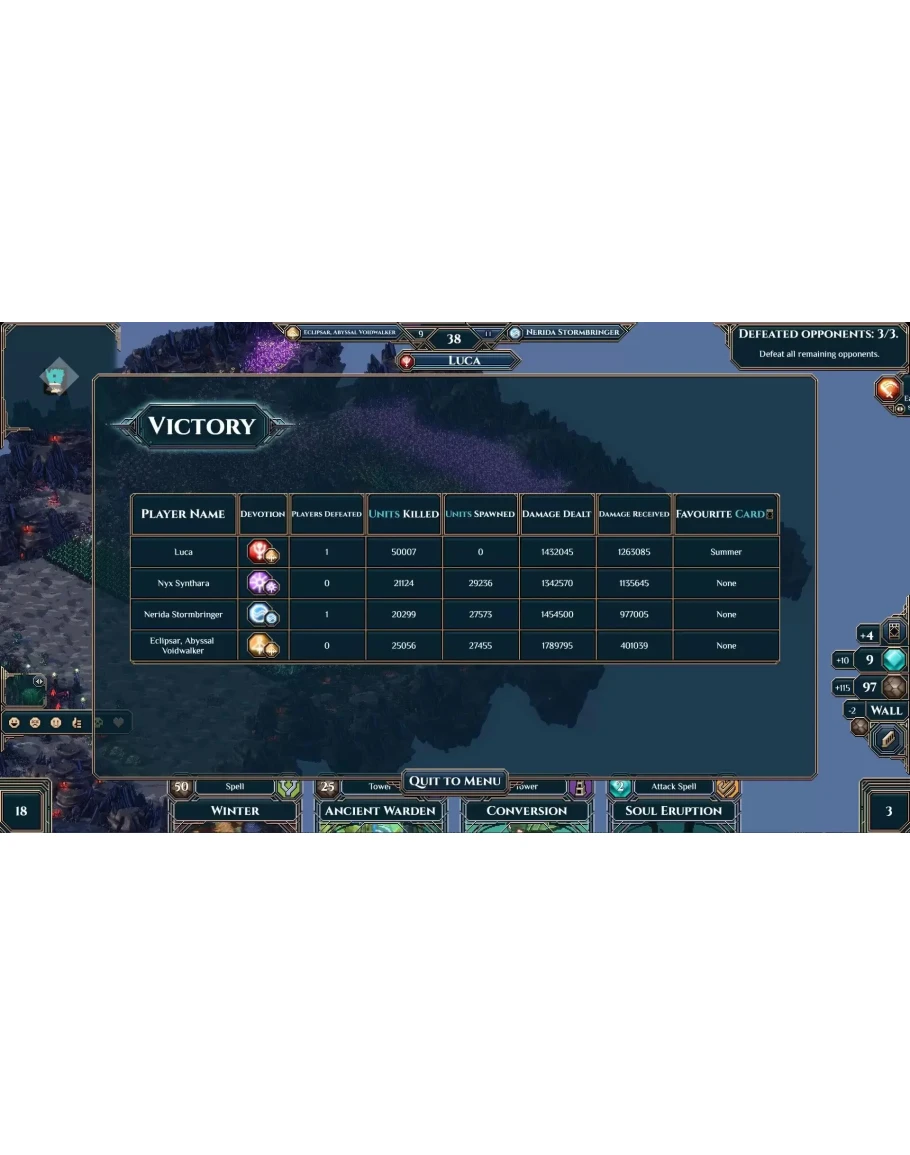Select the Winter spell card
910x1155 pixels.
(235, 810)
